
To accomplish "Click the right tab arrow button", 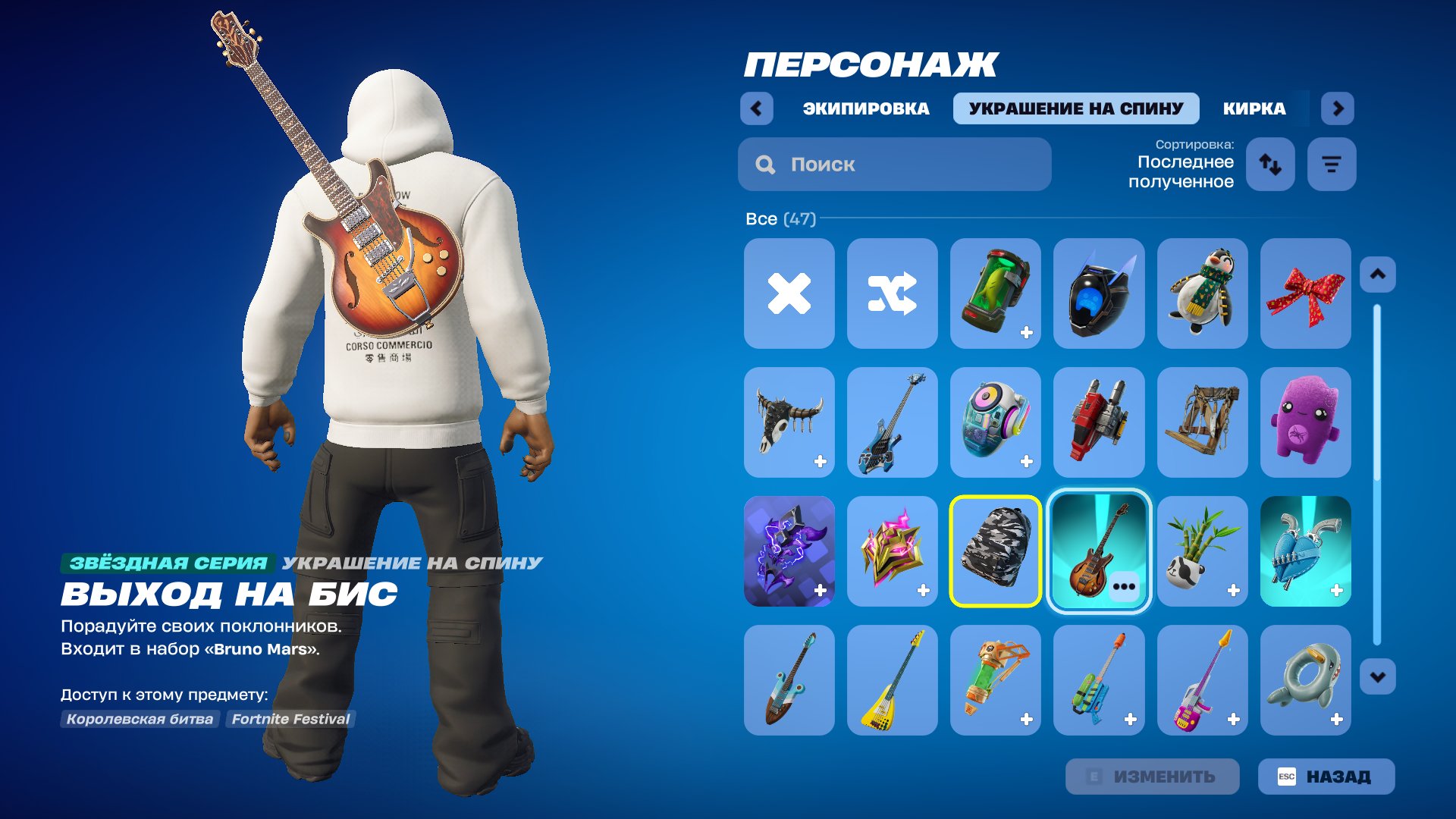I will [1338, 108].
